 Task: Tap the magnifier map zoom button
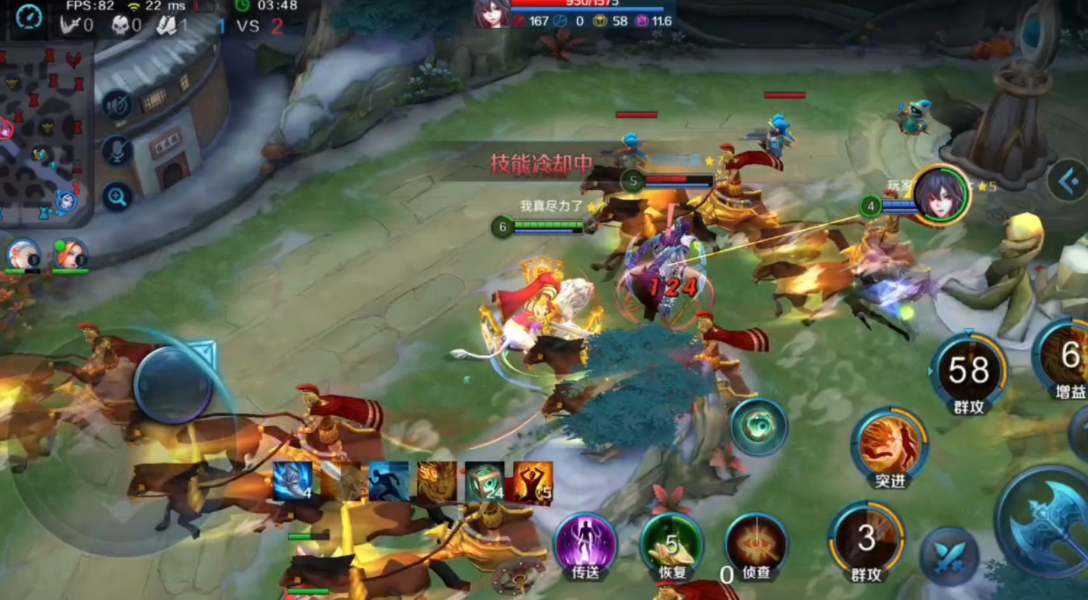tap(118, 196)
